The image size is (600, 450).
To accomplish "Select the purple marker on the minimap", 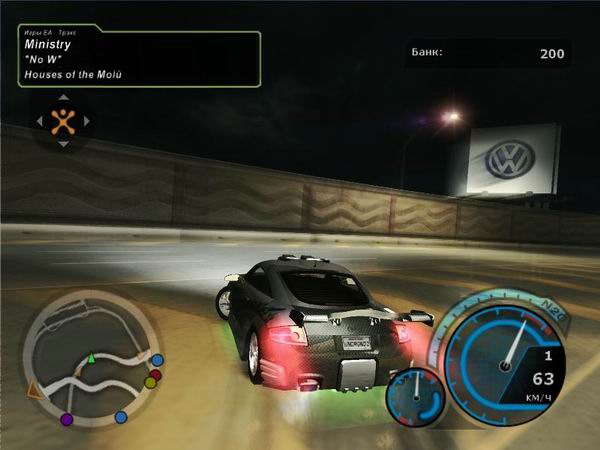I will (x=67, y=419).
